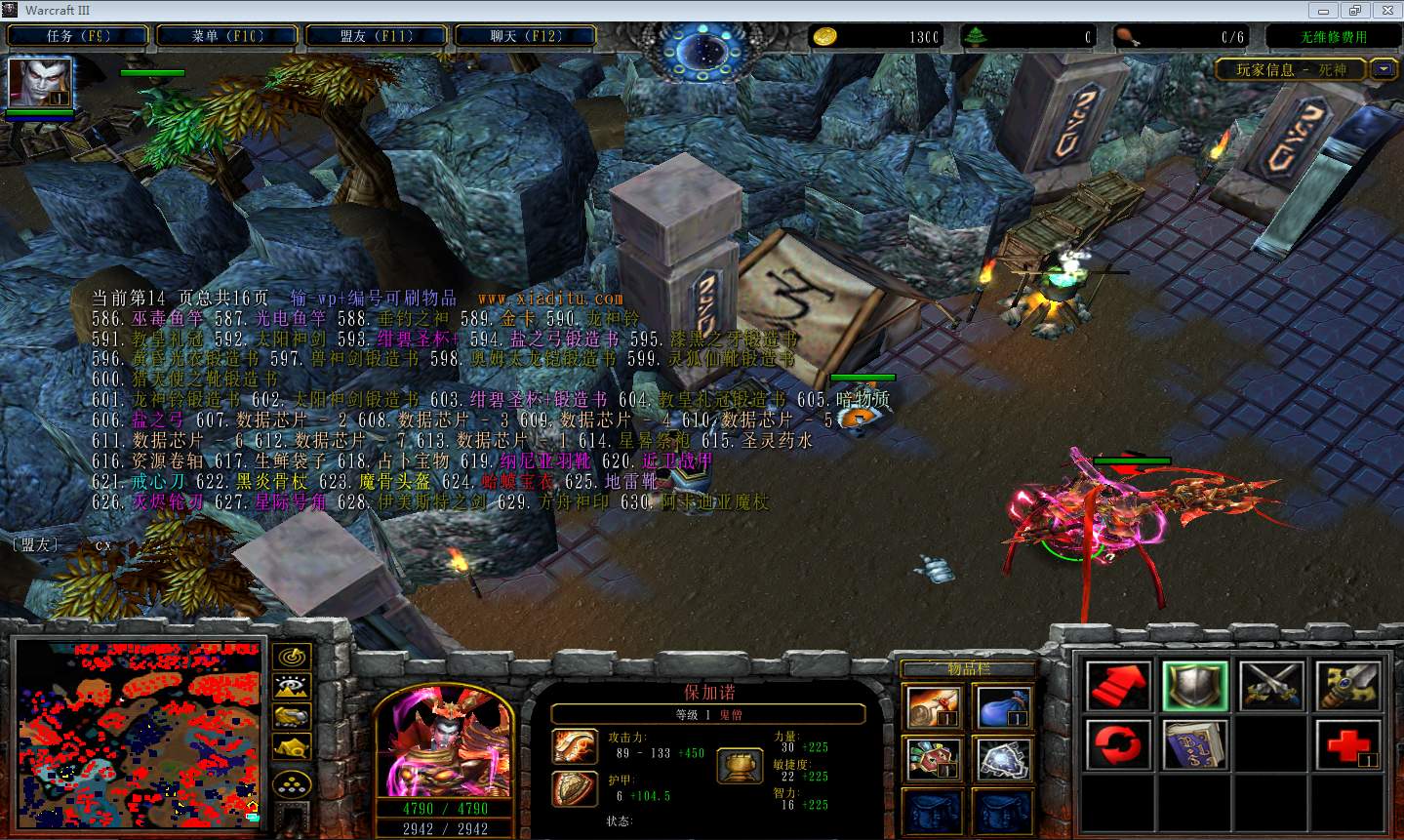
Task: Toggle minimap terrain display (eye icon)
Action: tap(292, 687)
